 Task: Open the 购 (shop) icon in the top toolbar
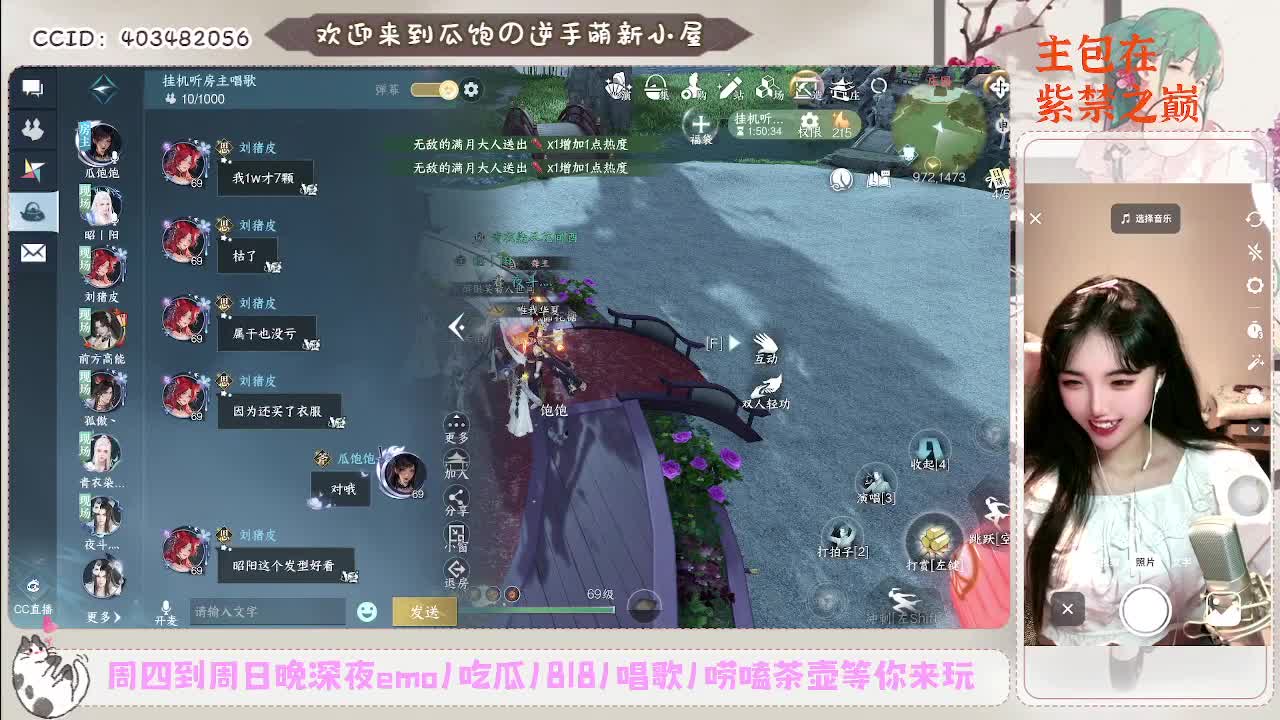coord(692,88)
